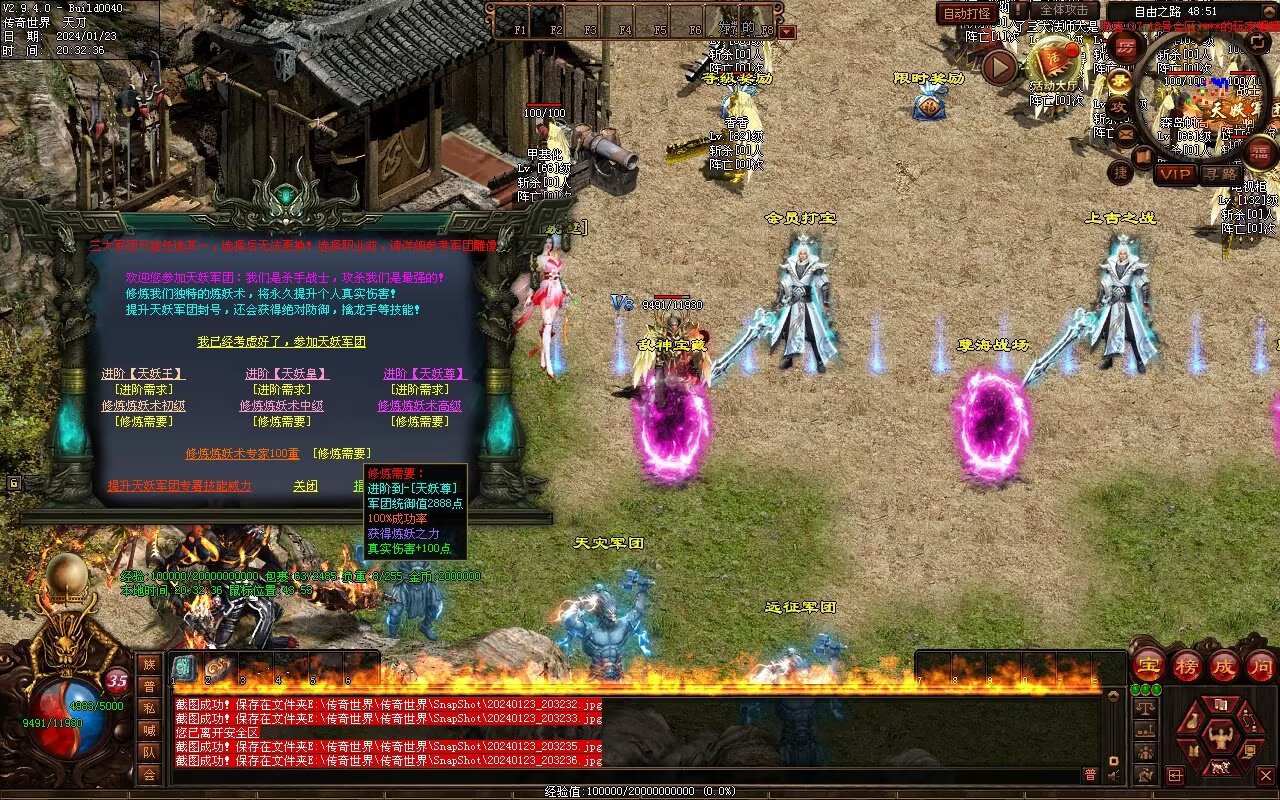Screen dimensions: 1280x800
Task: Select 修炼炼妖术高级 training option
Action: coord(419,406)
